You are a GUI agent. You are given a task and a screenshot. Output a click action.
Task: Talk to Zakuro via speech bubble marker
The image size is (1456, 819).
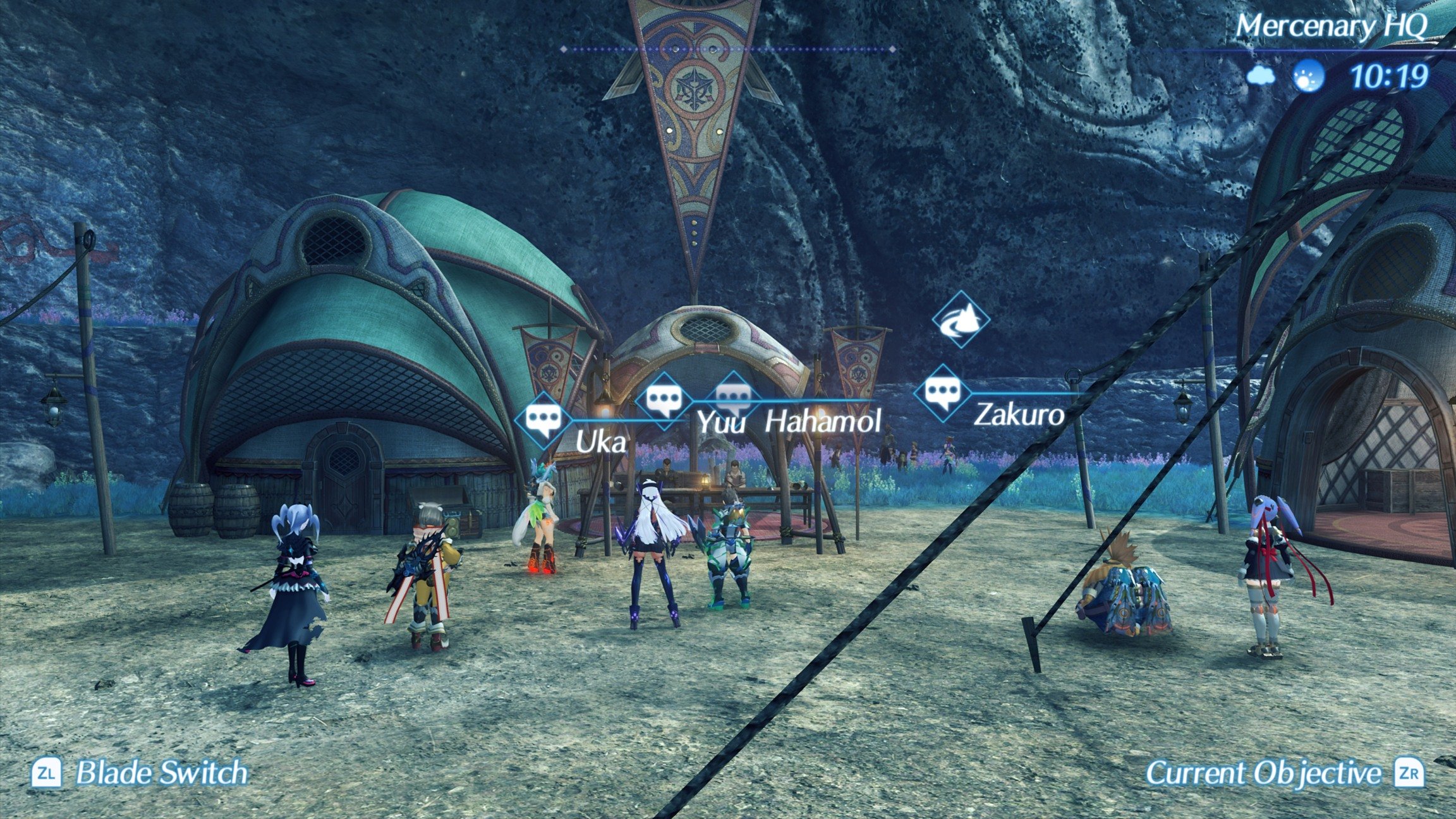[943, 393]
